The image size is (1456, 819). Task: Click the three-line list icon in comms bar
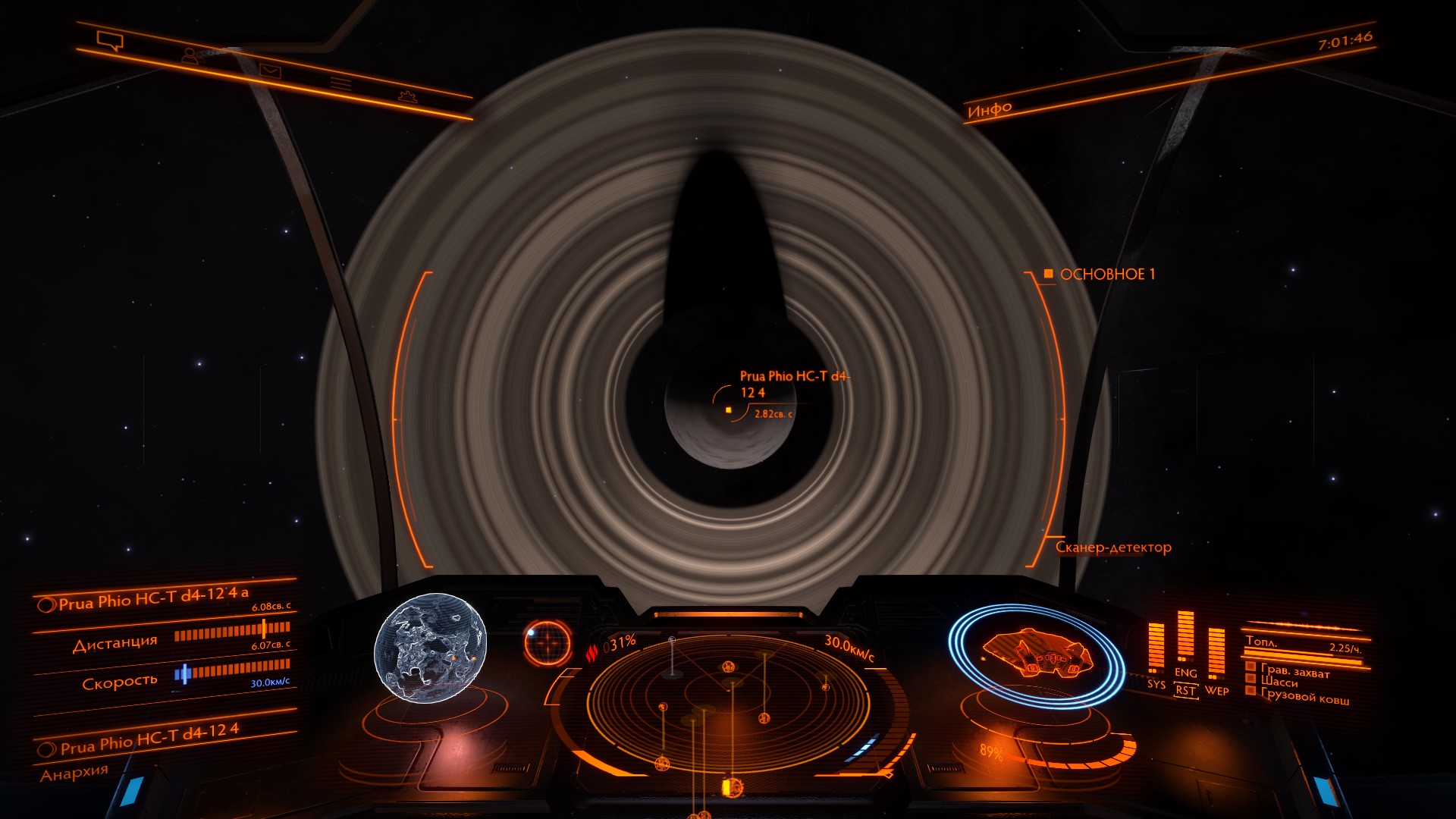340,83
